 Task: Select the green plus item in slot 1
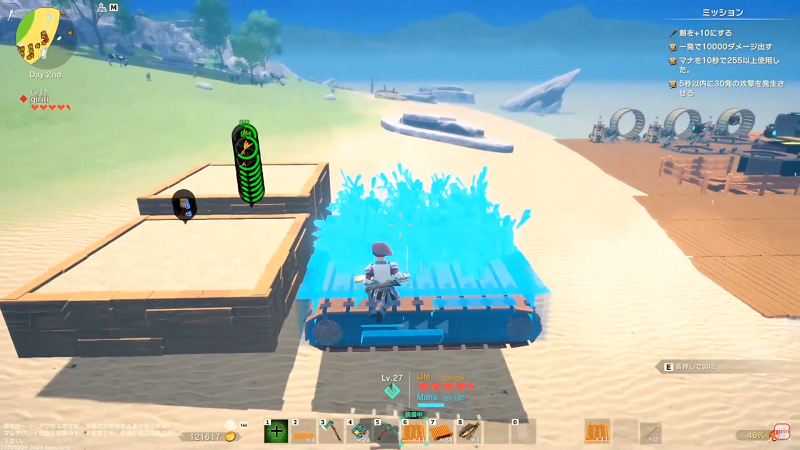point(277,431)
